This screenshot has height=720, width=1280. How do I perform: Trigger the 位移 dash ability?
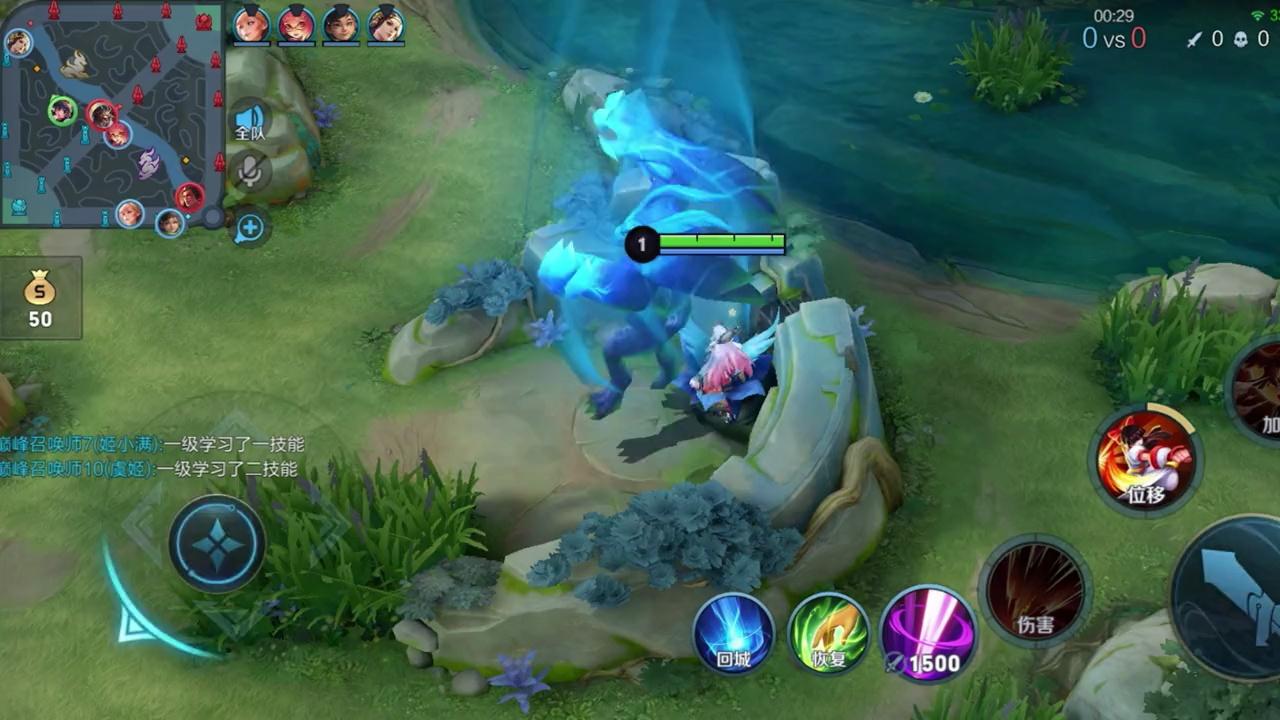1146,459
